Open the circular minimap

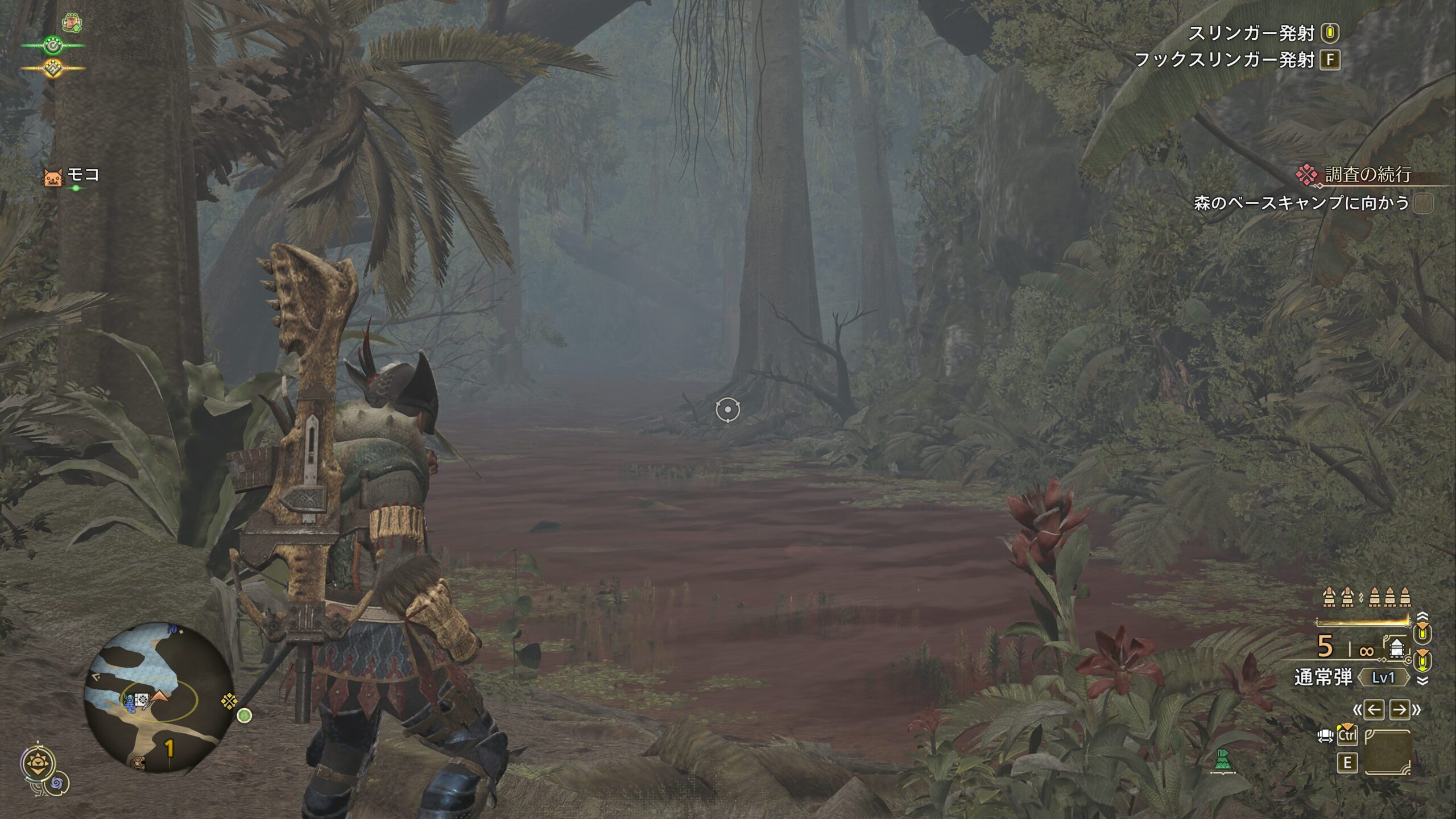point(158,698)
